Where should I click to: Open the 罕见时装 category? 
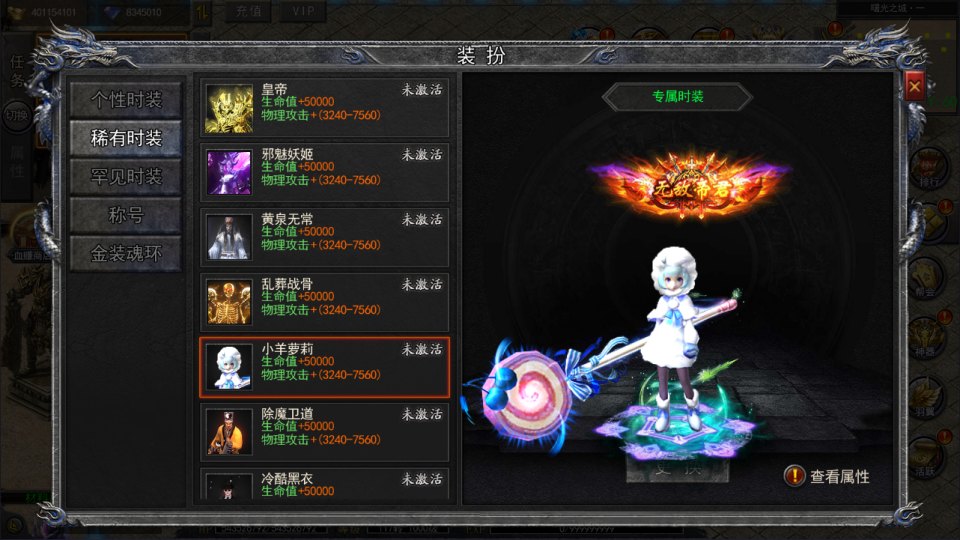click(x=125, y=177)
